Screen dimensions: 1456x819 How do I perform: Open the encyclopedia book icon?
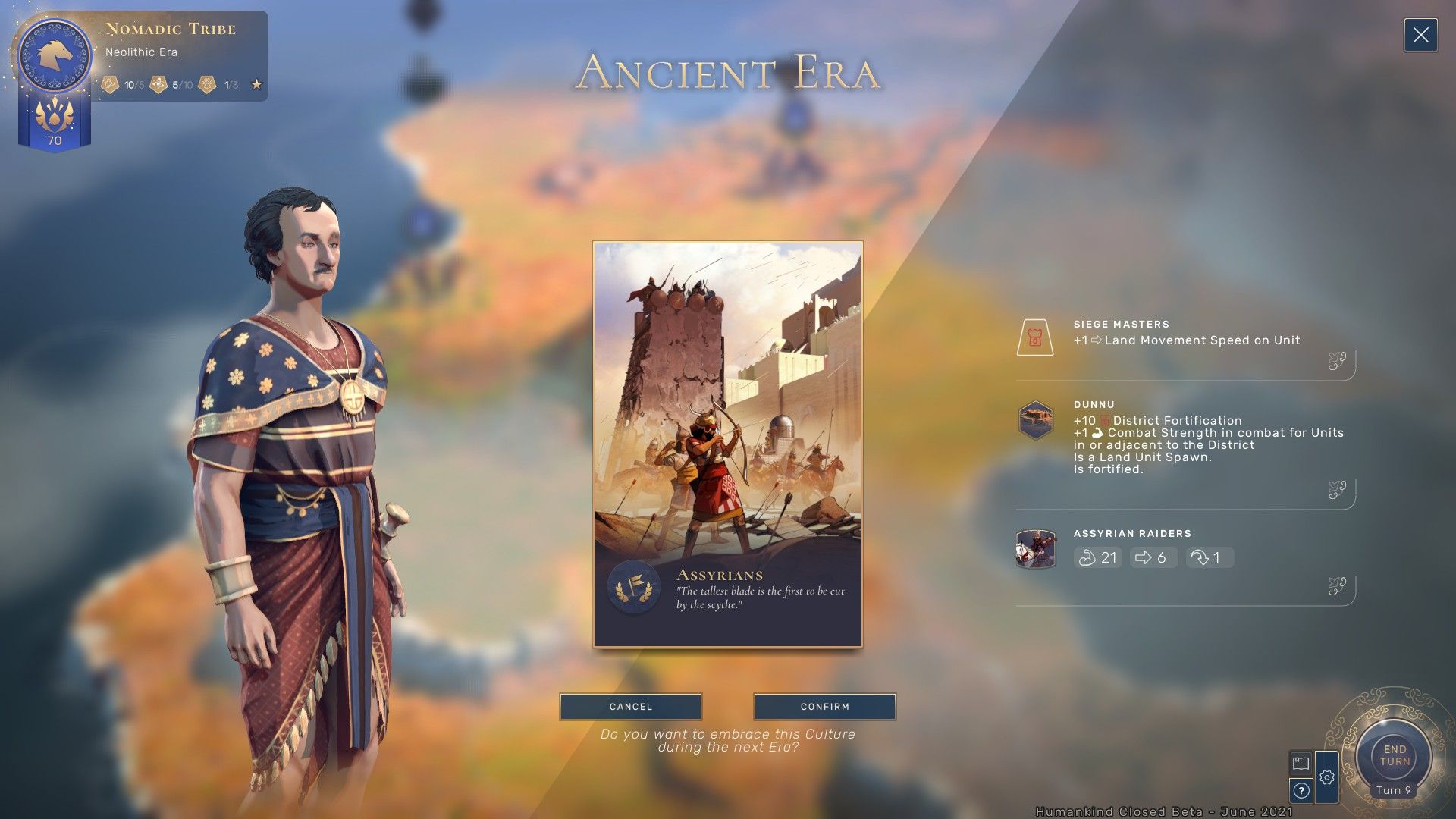1301,763
